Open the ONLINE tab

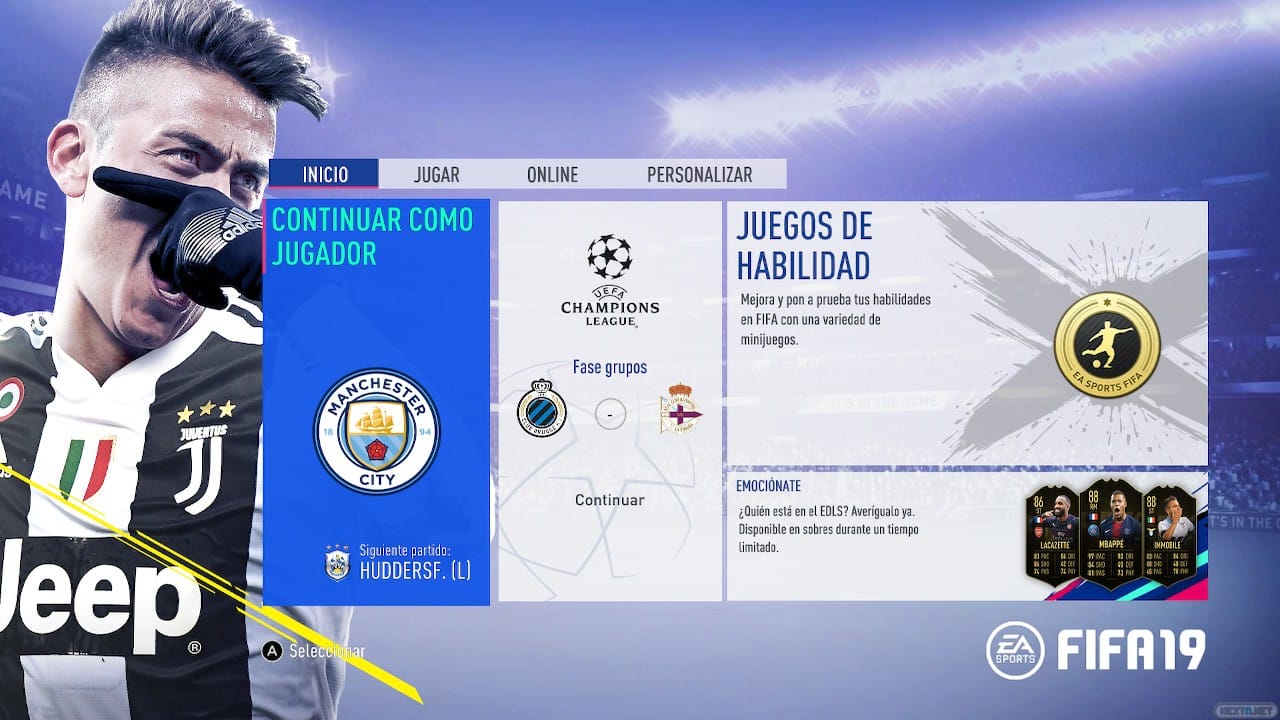551,174
